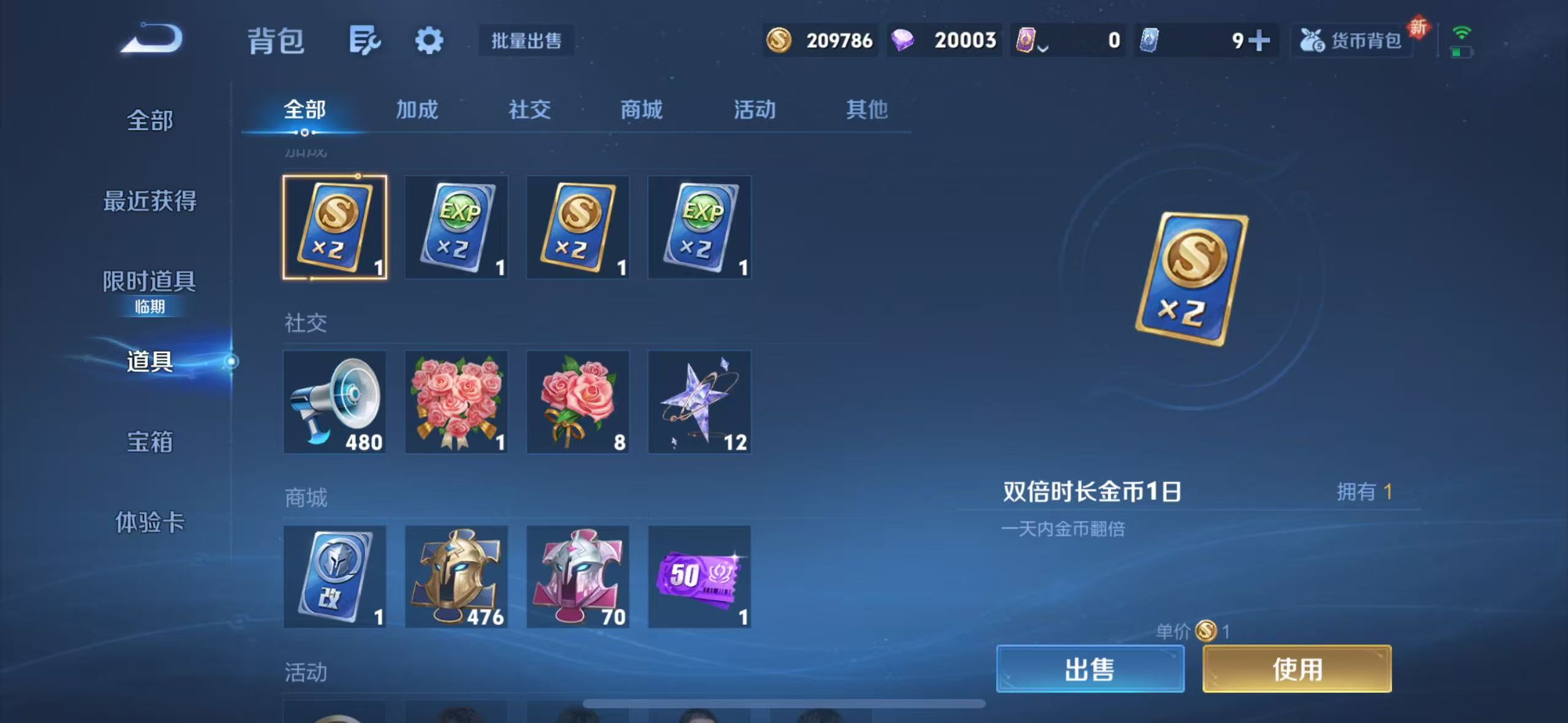
Task: Select the gold warrior helmet item
Action: coord(456,576)
